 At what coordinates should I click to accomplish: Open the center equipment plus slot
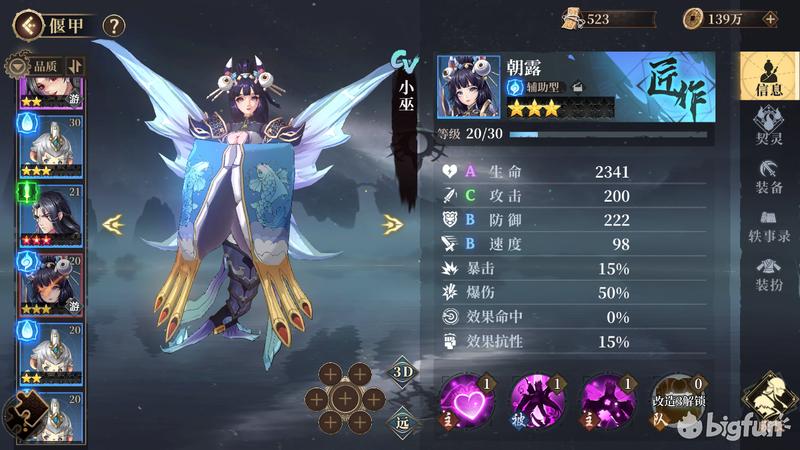345,399
